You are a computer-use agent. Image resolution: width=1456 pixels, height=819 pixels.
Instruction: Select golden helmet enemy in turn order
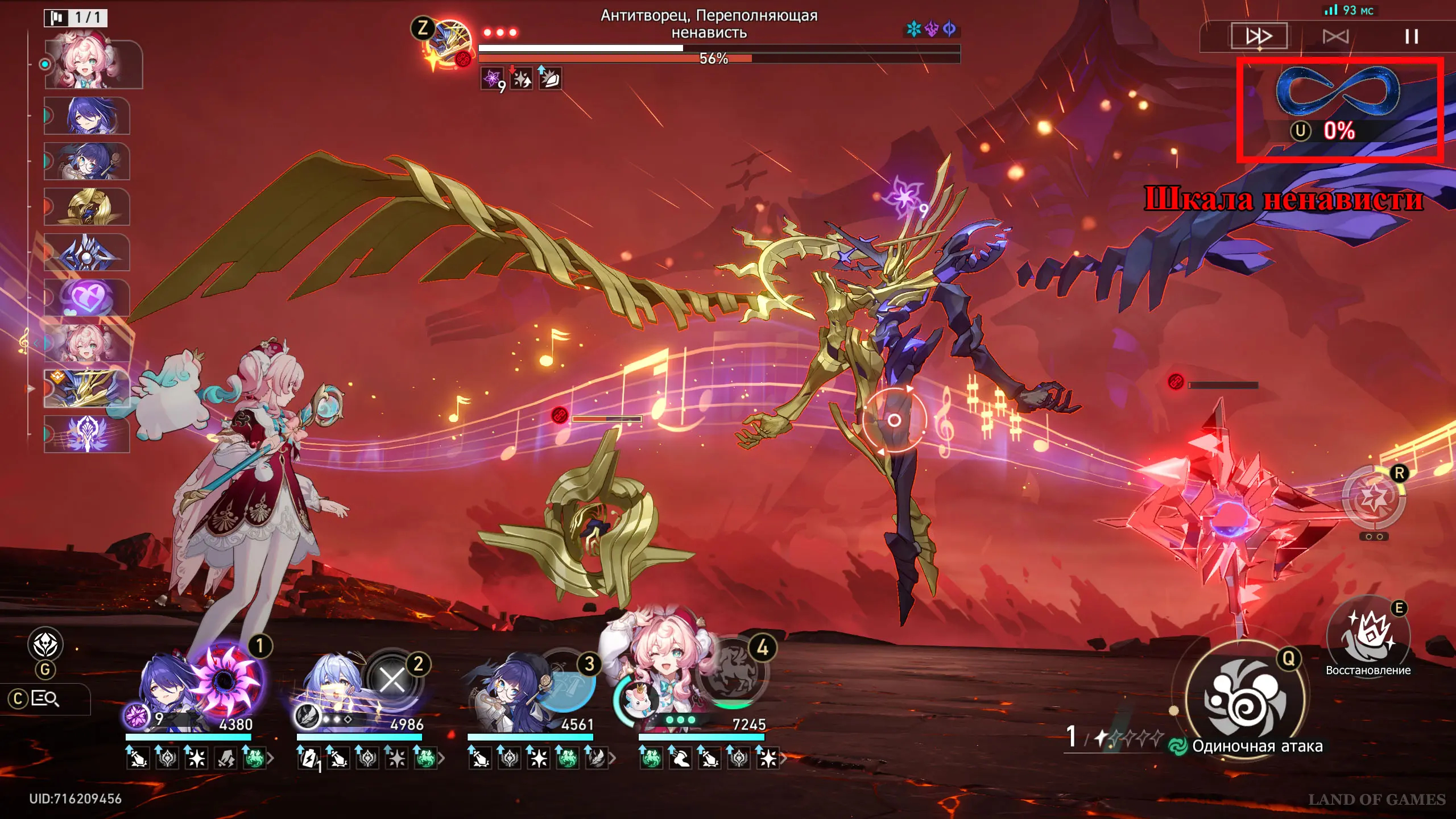[x=87, y=206]
